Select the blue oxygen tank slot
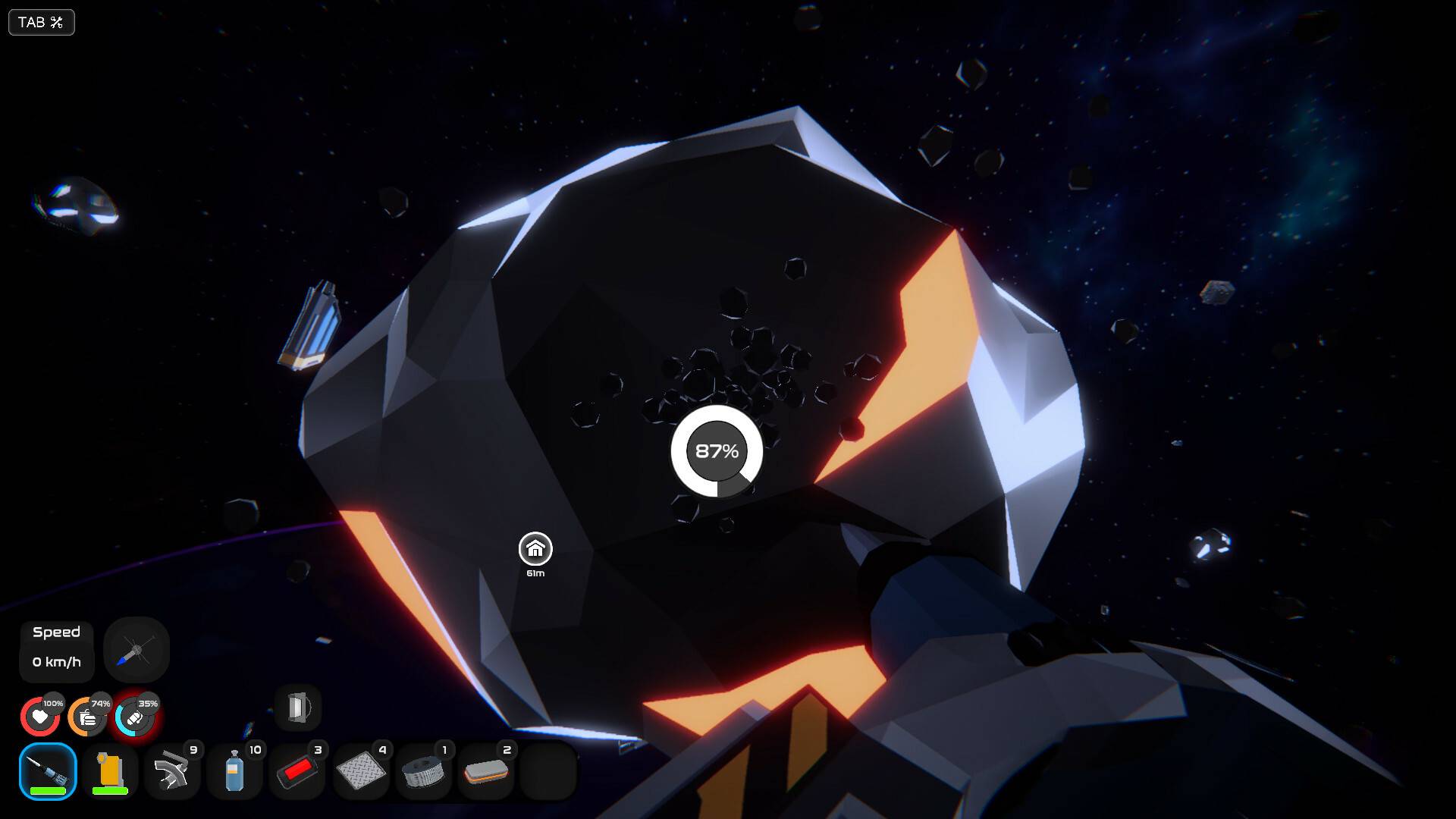This screenshot has height=819, width=1456. point(234,771)
